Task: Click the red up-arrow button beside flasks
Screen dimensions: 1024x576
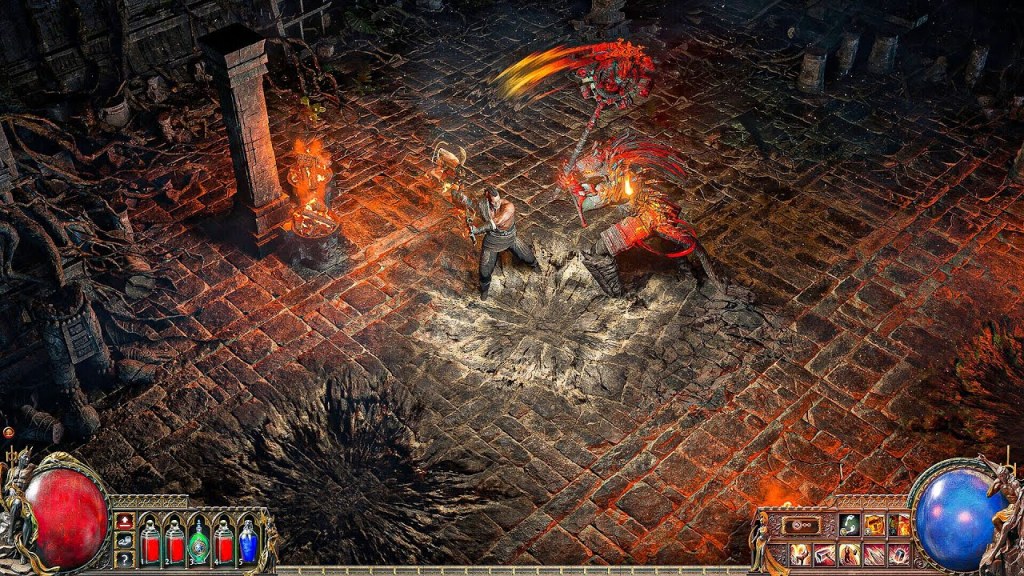Action: tap(125, 522)
